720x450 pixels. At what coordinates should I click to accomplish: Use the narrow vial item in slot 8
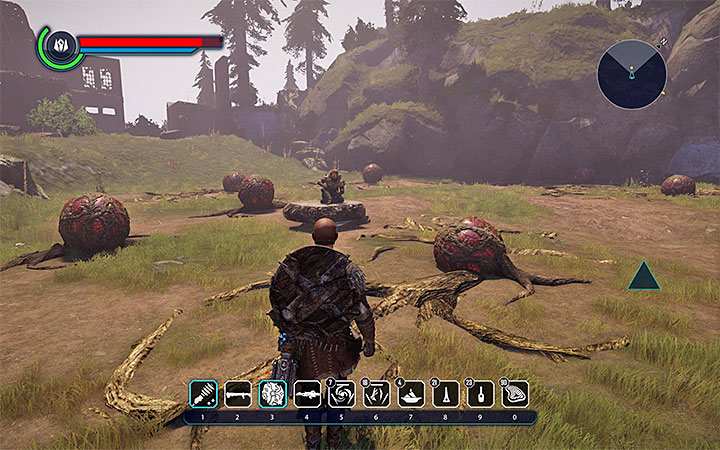pos(446,394)
